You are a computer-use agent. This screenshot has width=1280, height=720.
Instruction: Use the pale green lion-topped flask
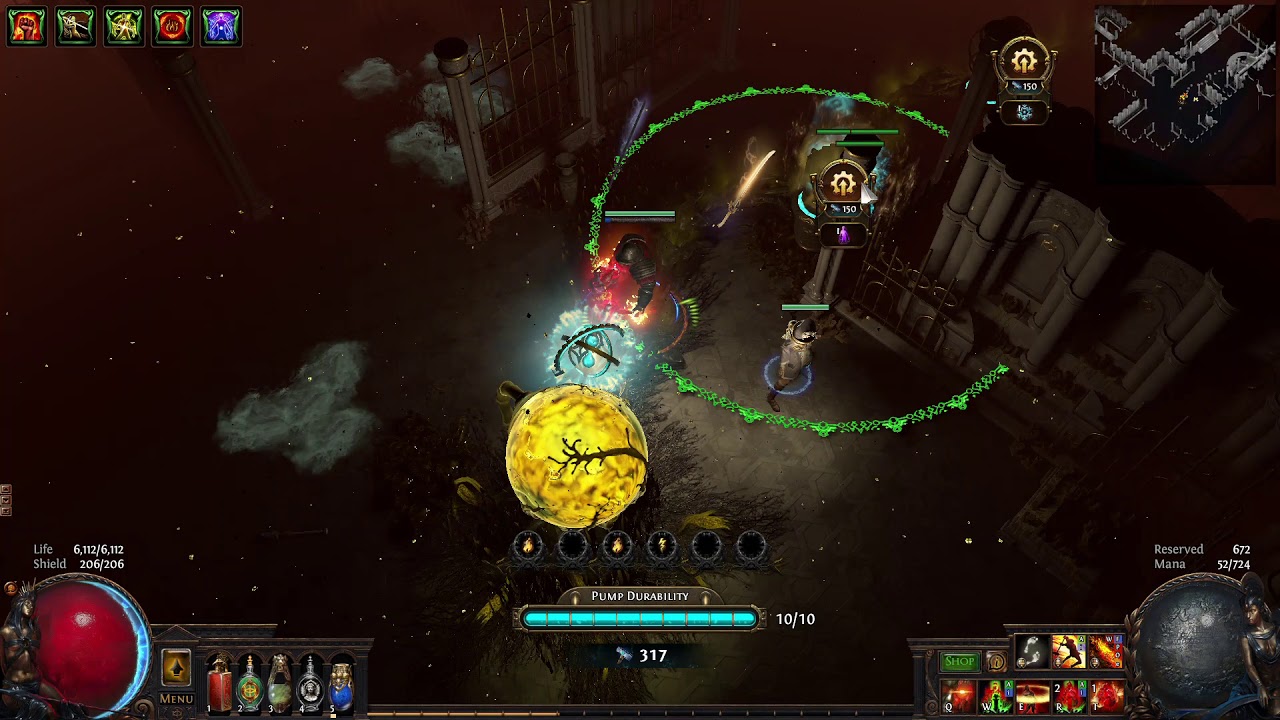pyautogui.click(x=280, y=684)
